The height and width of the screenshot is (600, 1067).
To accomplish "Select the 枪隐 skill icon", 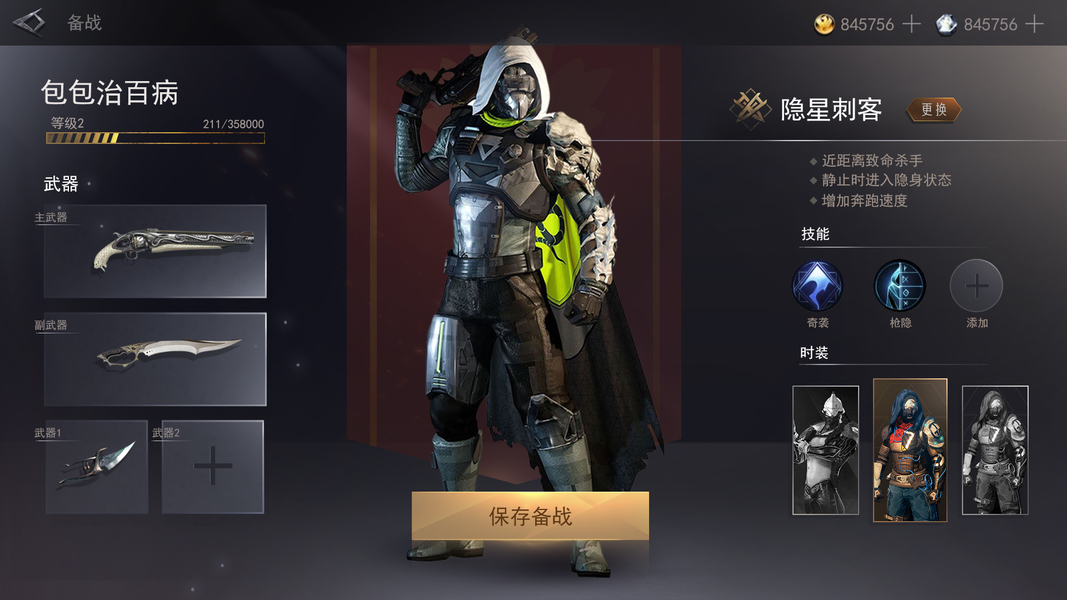I will pos(899,286).
